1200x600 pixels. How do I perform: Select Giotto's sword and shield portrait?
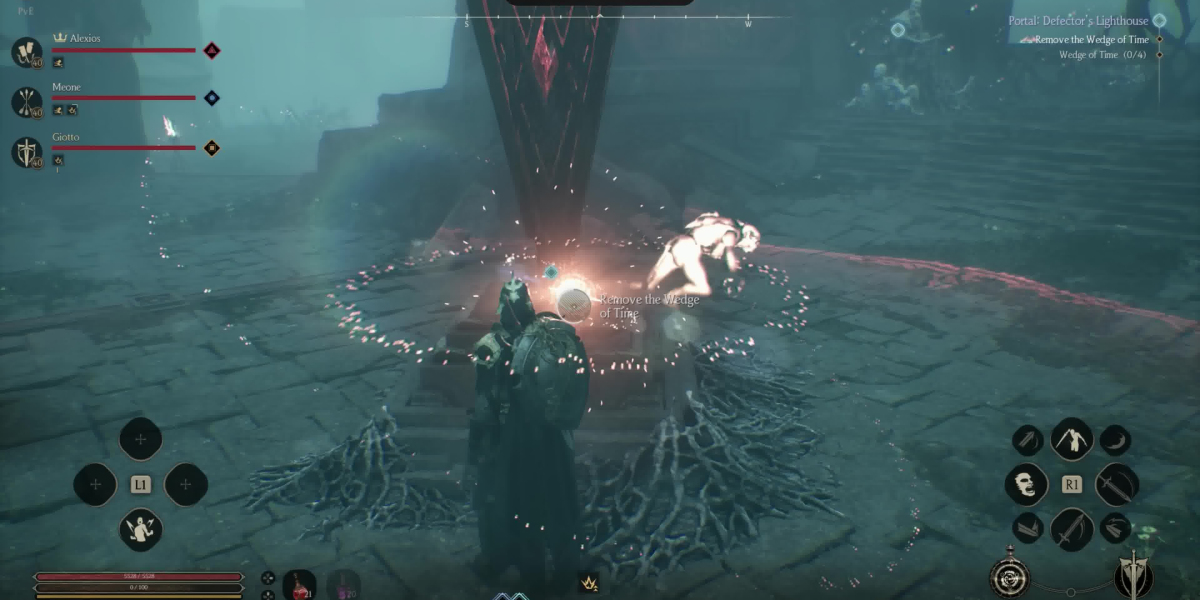click(27, 152)
